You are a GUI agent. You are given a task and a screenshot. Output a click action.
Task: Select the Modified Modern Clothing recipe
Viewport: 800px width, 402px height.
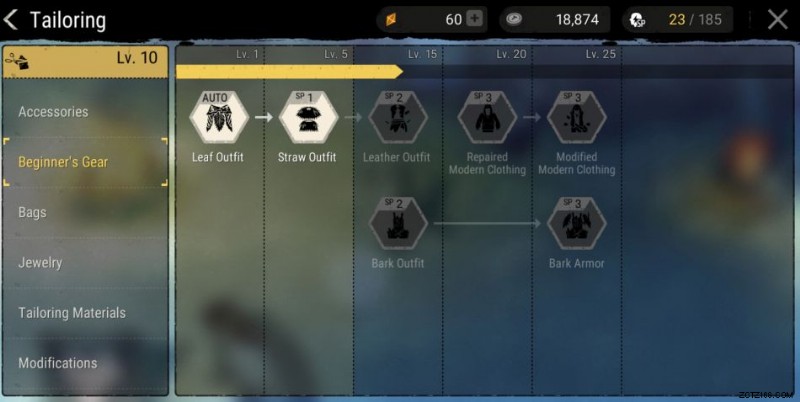click(576, 118)
